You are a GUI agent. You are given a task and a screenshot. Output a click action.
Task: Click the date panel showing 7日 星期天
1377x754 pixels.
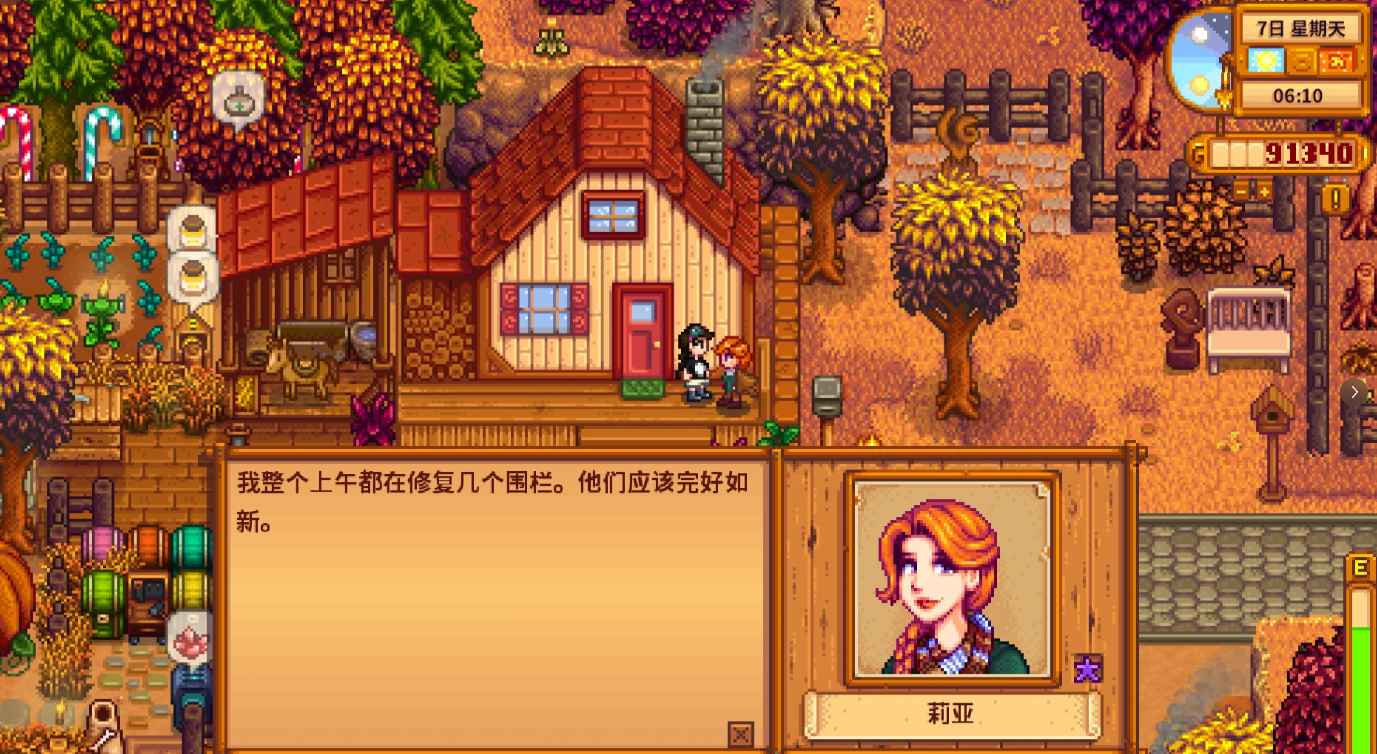coord(1300,29)
